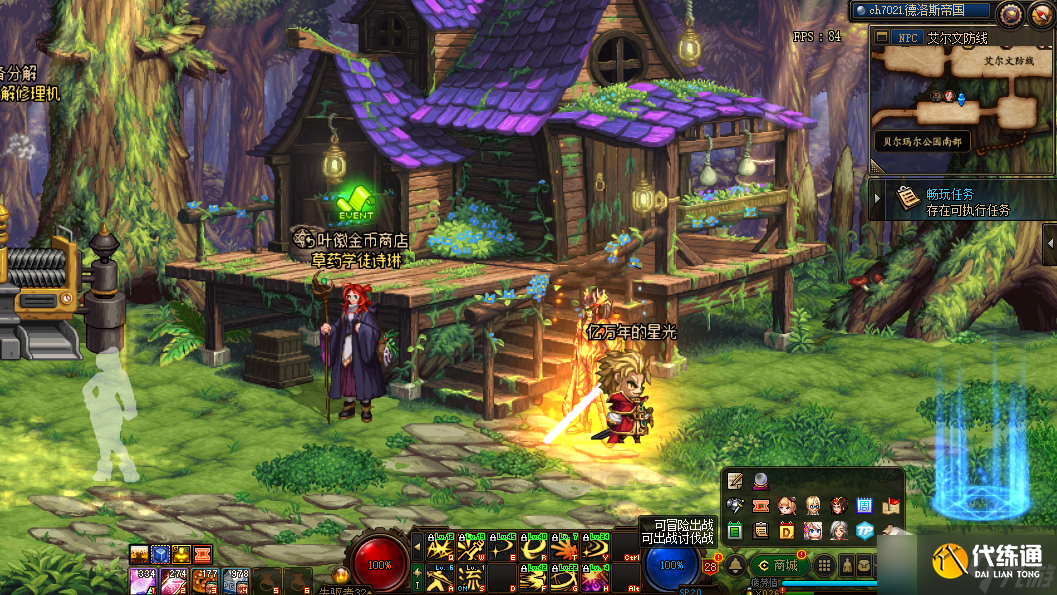
Task: Open the green E calendar icon
Action: [736, 530]
